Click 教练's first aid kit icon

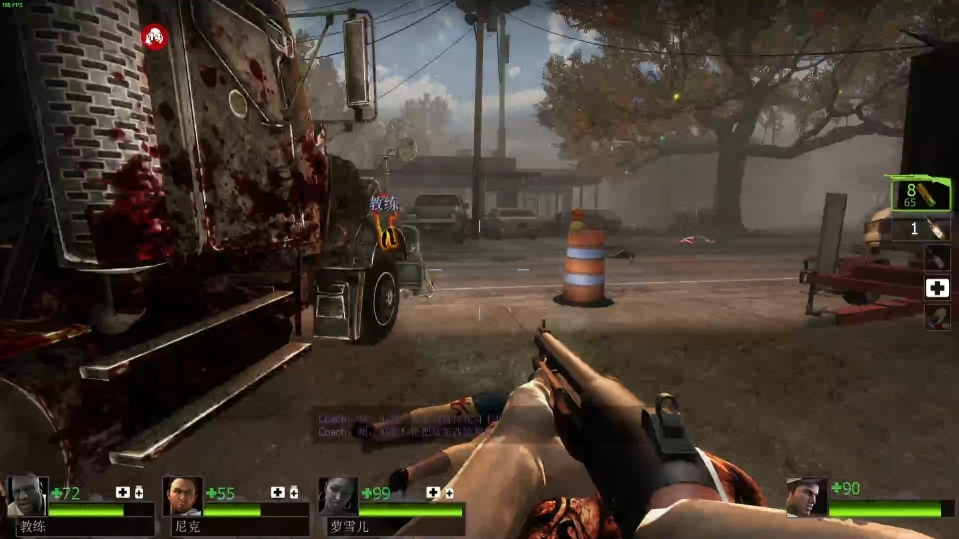pos(122,492)
